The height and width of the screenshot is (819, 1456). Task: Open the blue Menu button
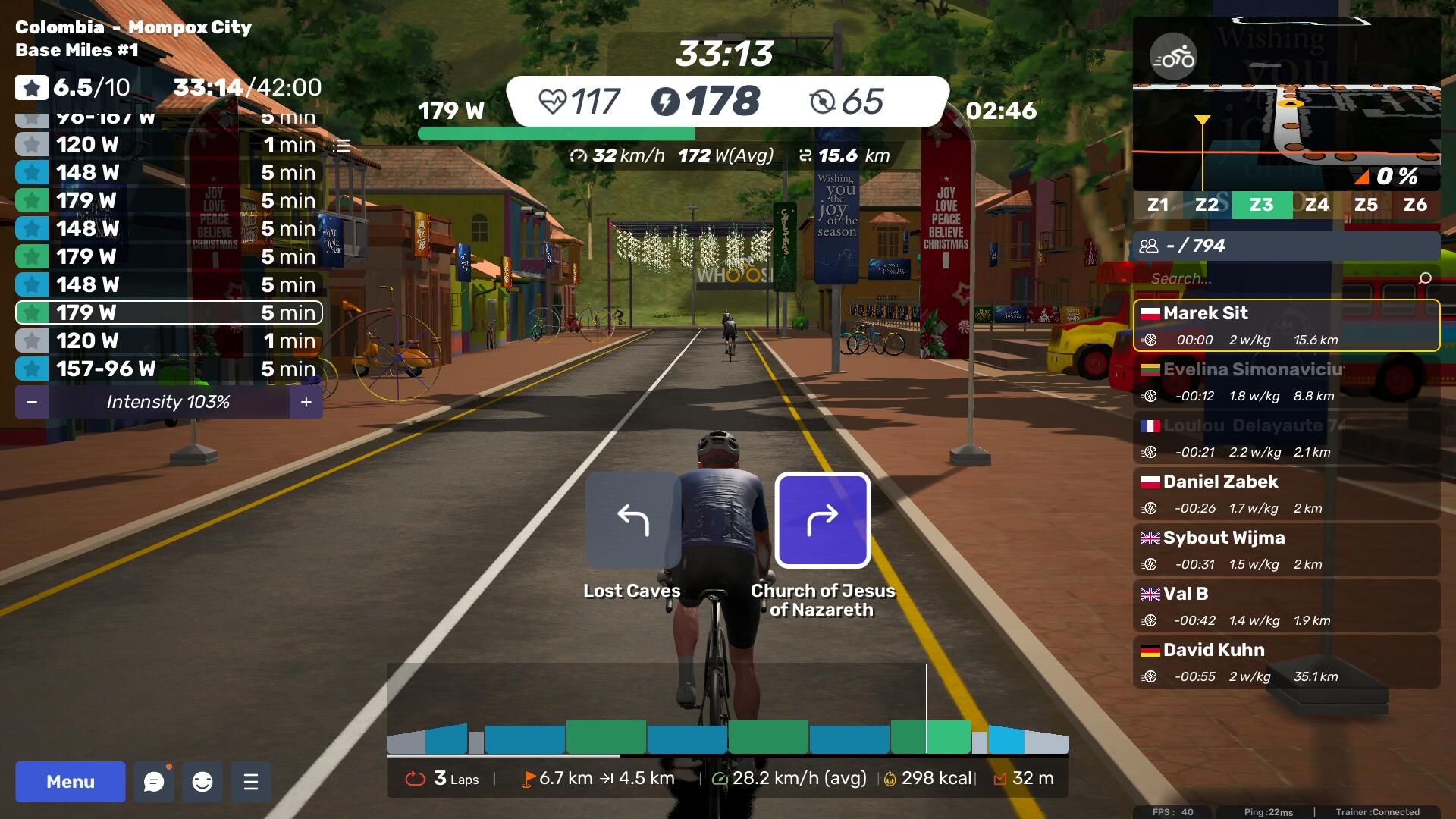pos(71,782)
